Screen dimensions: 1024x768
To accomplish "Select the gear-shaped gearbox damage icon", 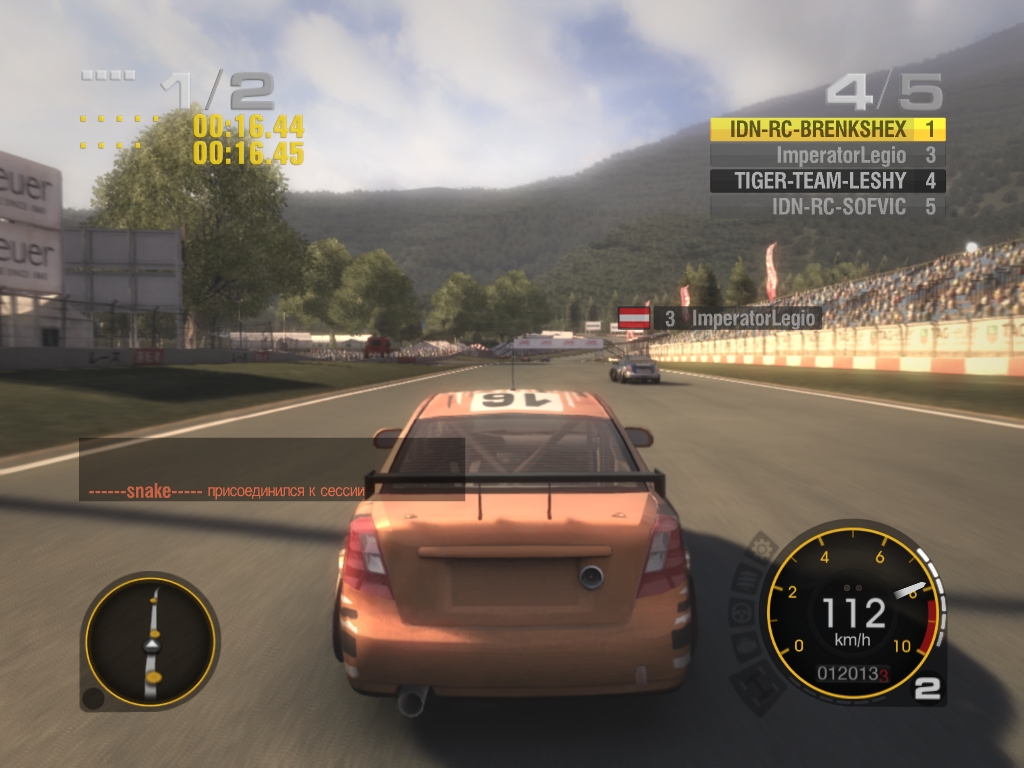I will coord(764,548).
